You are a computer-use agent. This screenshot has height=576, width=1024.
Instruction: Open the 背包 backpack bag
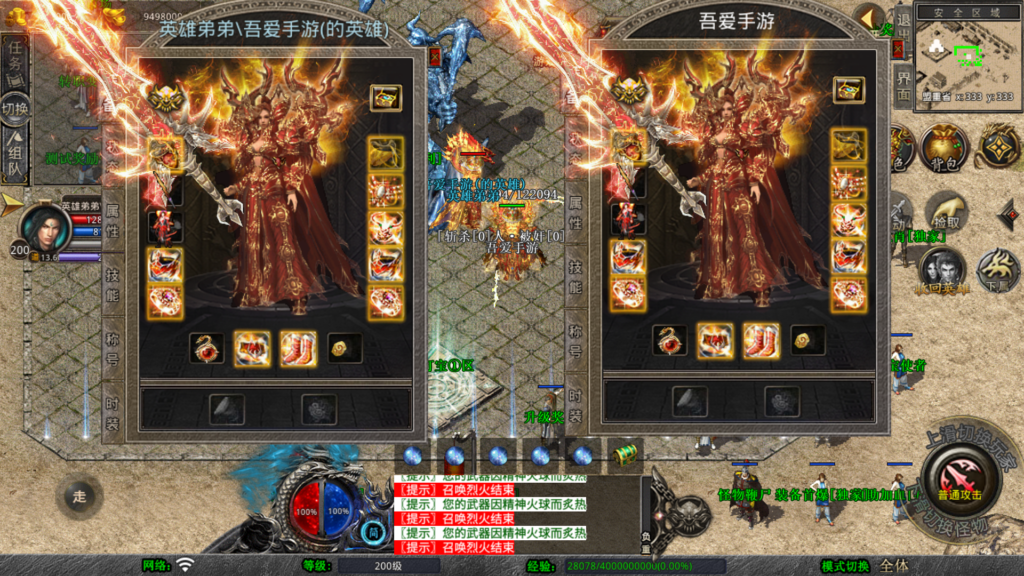click(x=944, y=146)
